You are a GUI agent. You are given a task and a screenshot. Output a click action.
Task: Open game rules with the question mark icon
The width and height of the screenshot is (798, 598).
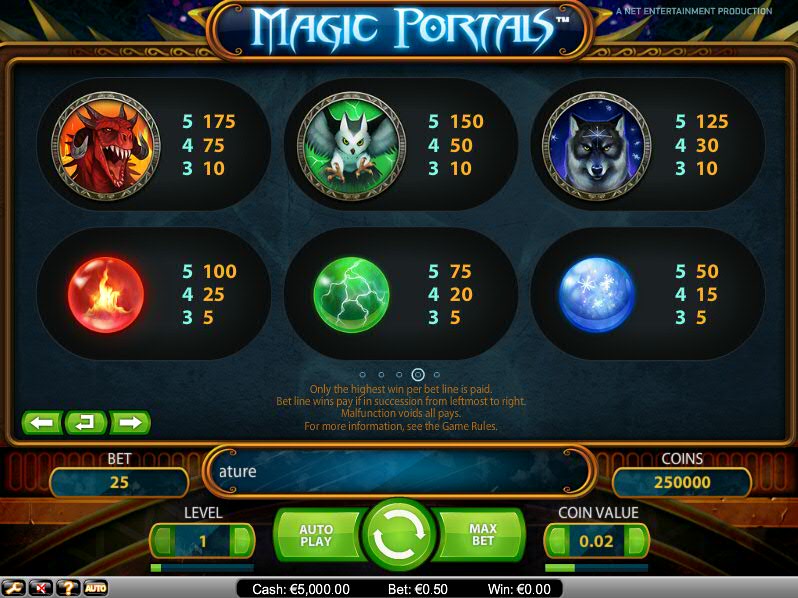68,588
